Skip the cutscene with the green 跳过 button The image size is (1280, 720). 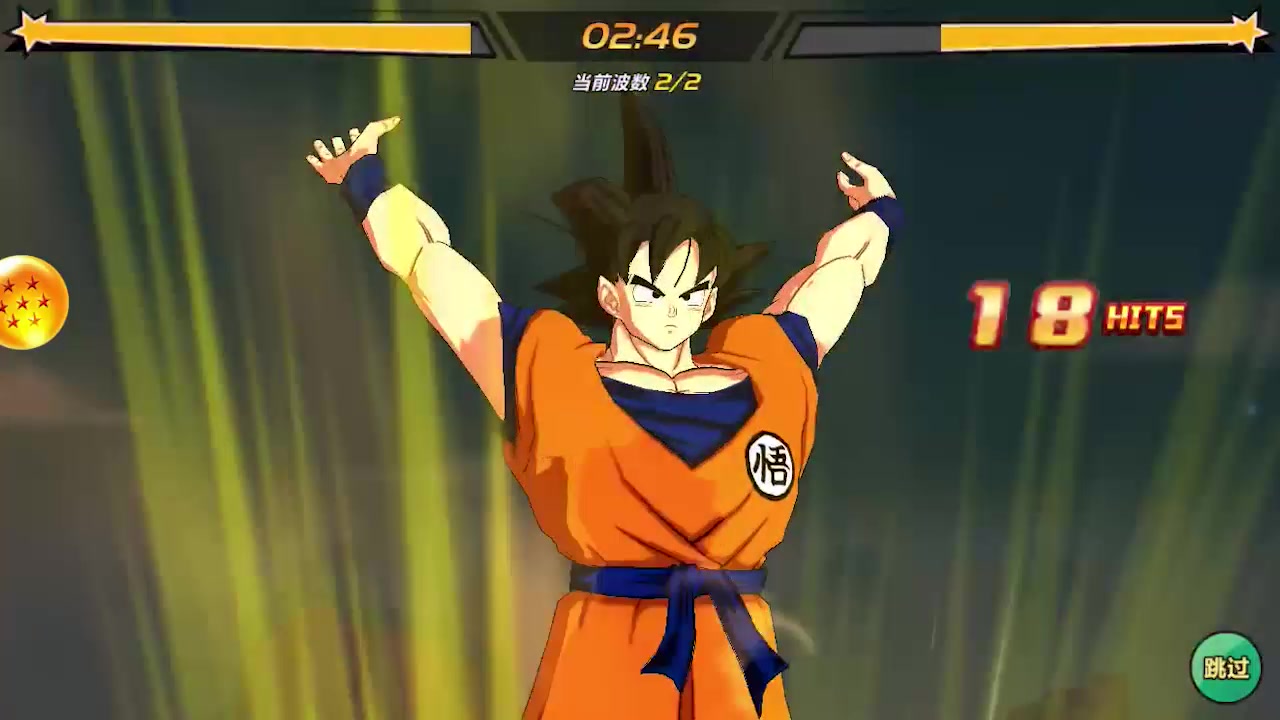click(1225, 667)
